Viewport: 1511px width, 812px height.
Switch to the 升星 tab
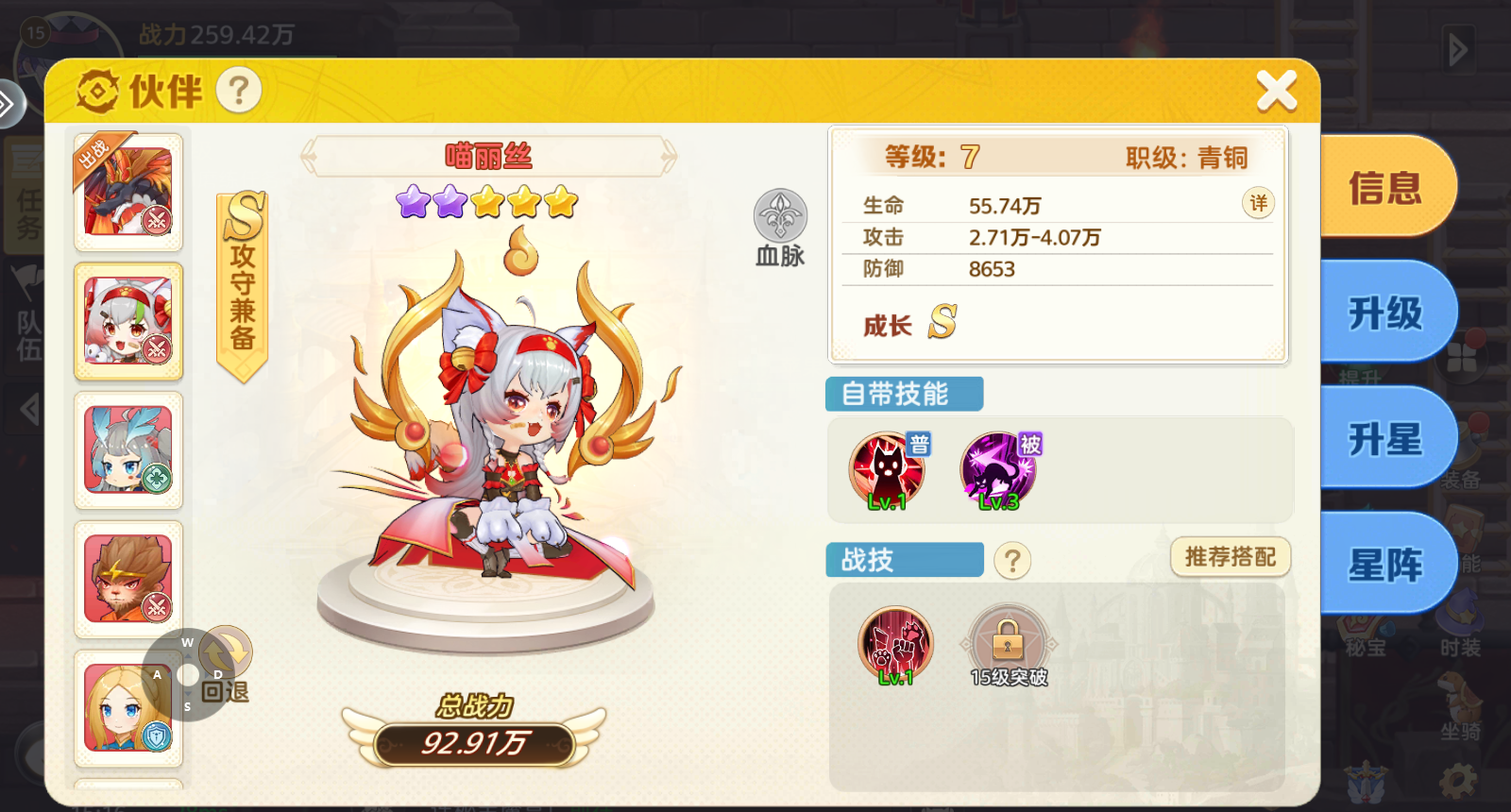(1384, 438)
